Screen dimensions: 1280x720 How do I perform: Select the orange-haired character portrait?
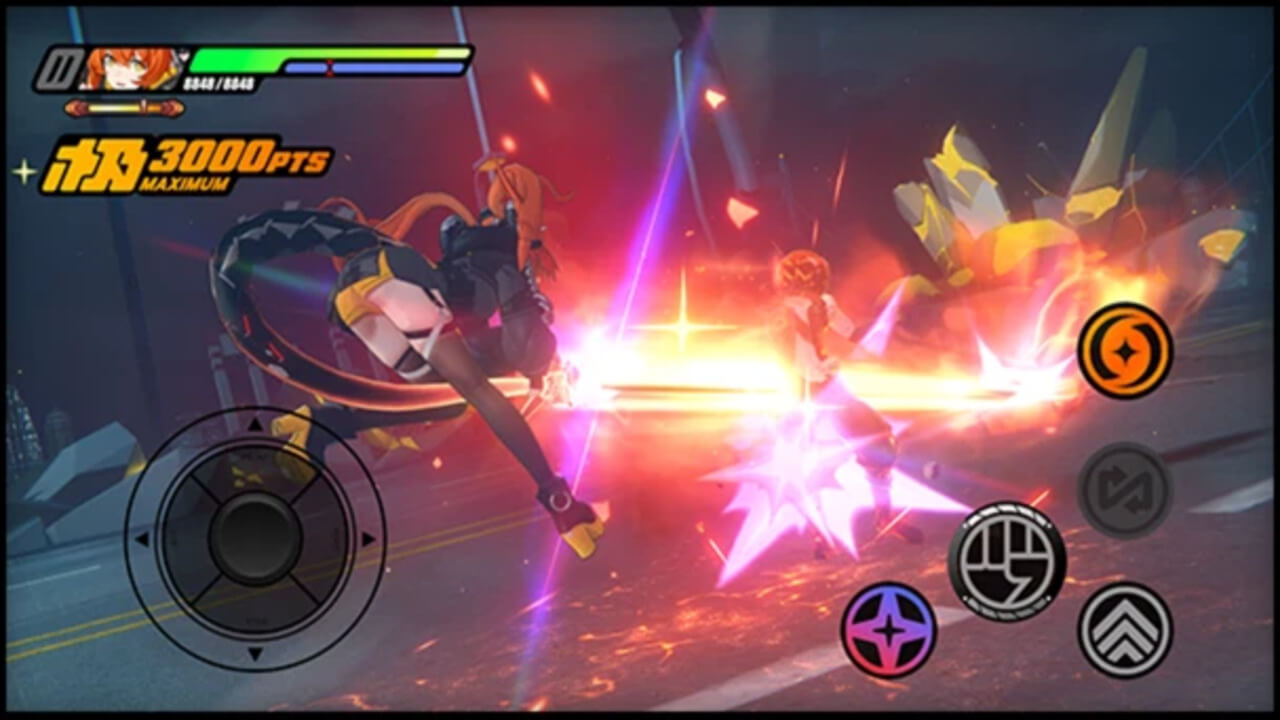click(135, 69)
